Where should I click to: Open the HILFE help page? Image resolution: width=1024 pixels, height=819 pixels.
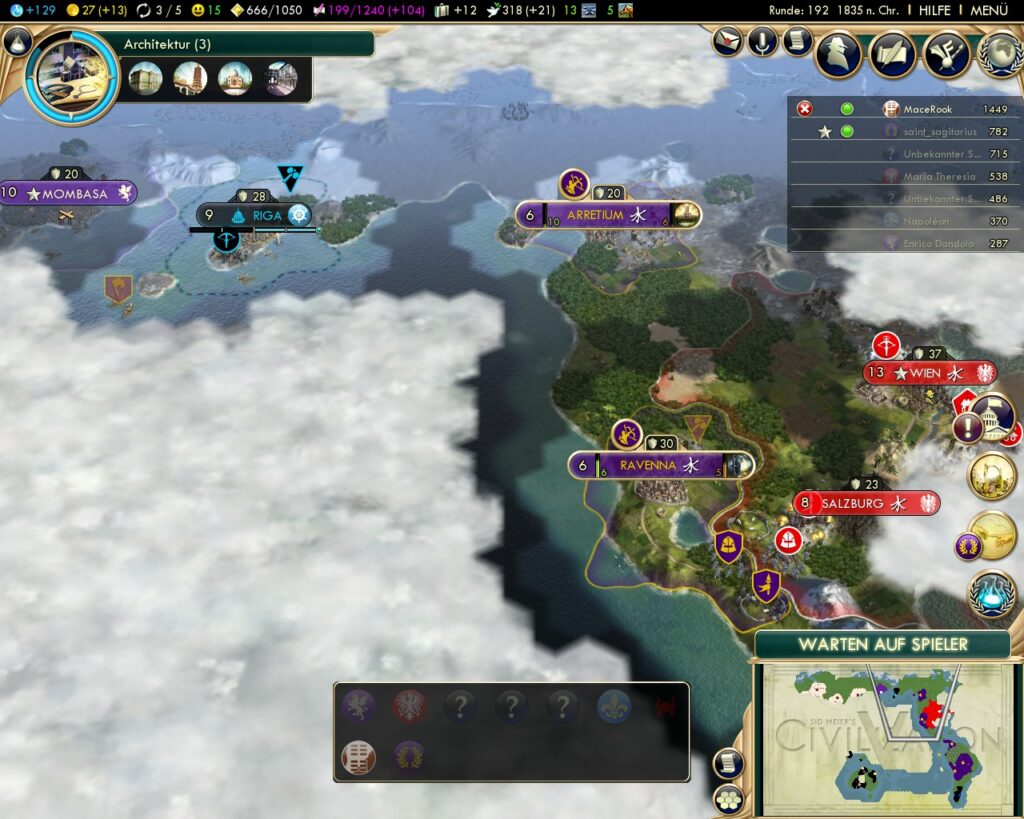(935, 10)
